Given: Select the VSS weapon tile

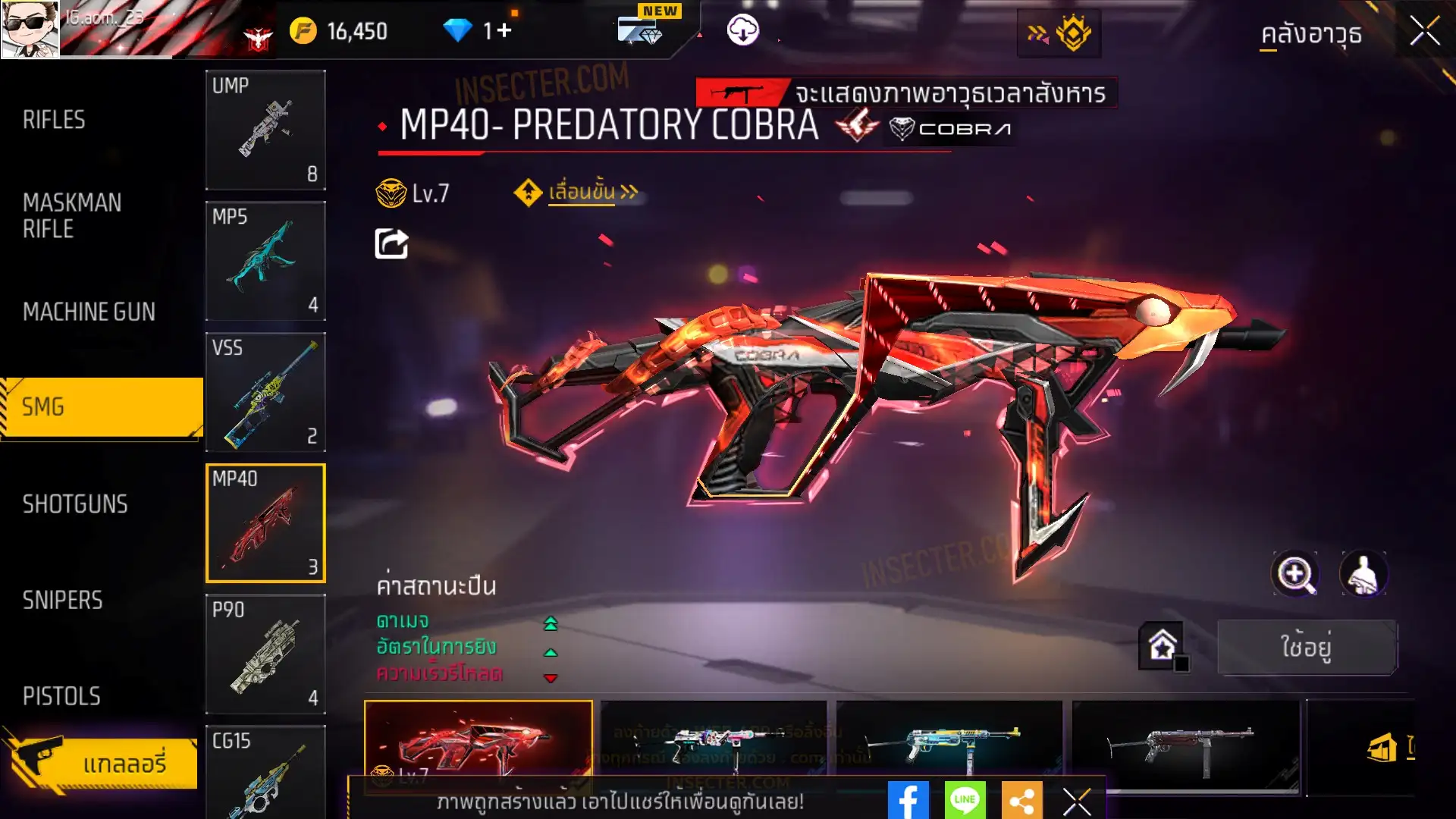Looking at the screenshot, I should [265, 392].
